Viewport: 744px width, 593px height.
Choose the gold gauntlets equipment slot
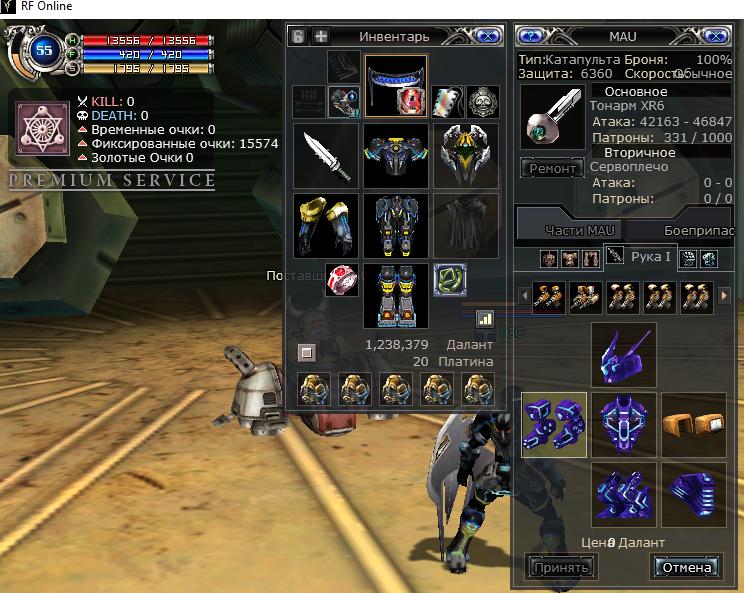tap(327, 225)
